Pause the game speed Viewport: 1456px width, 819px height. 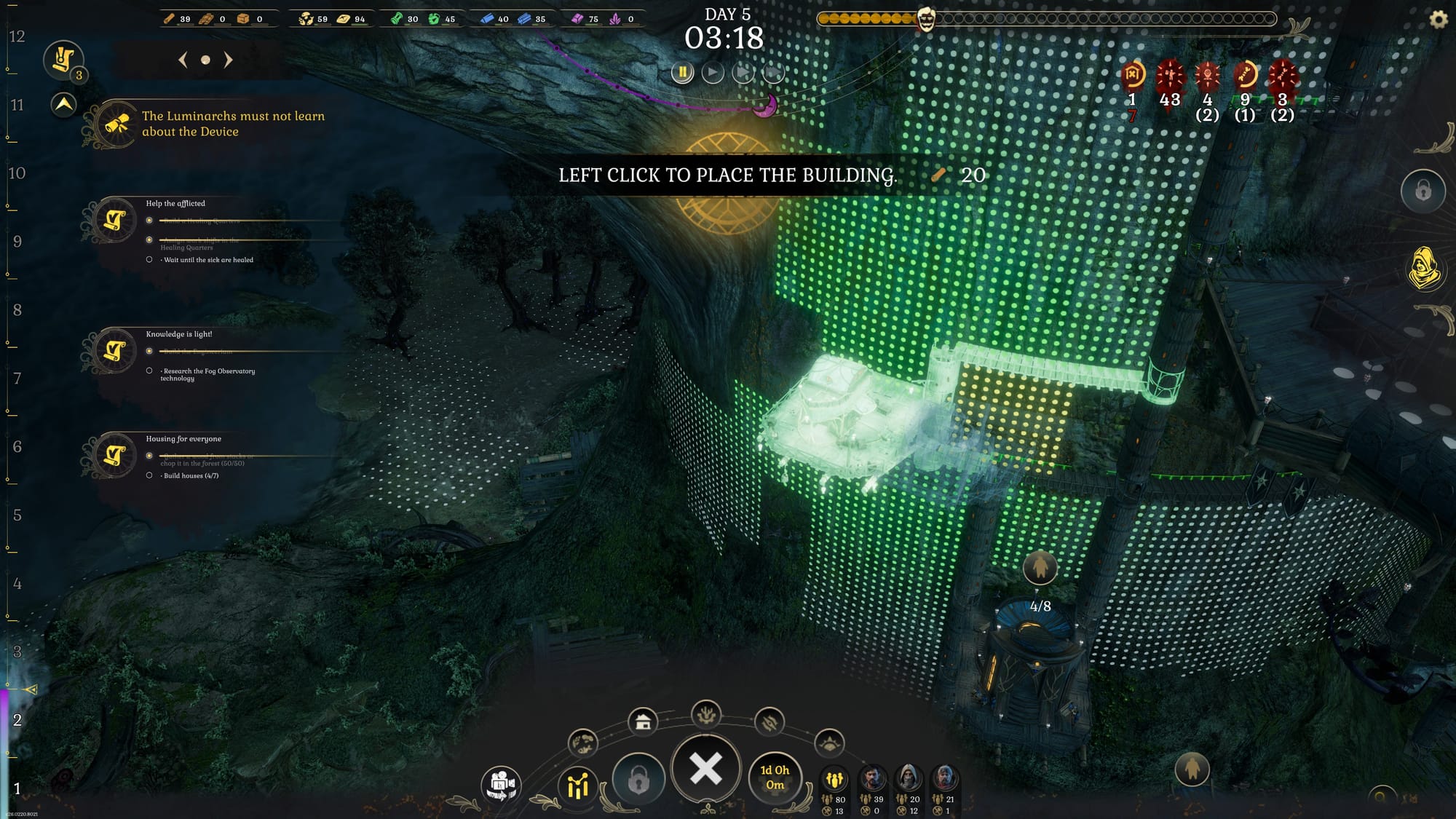tap(682, 72)
